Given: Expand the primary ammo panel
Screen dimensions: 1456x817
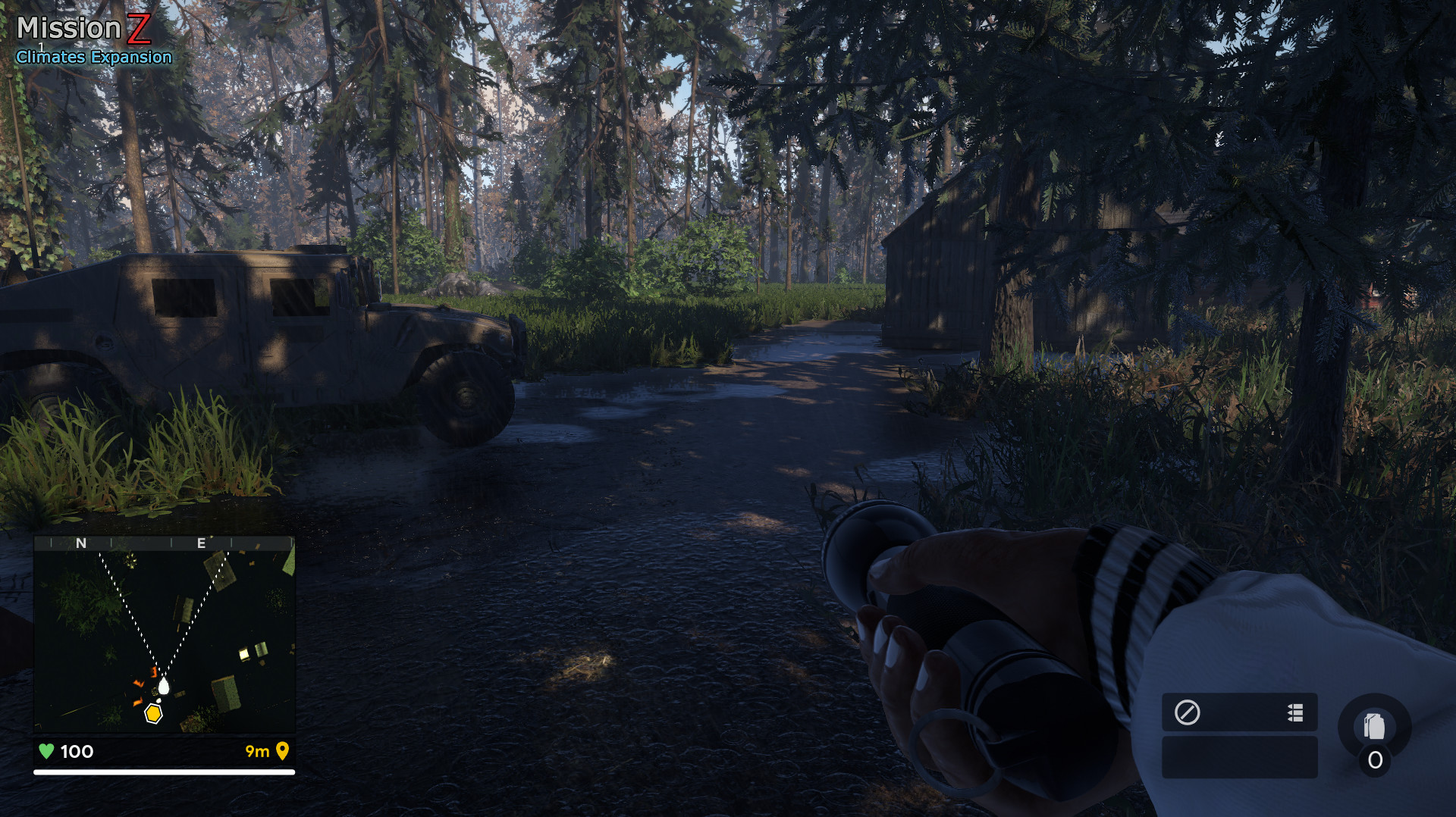Looking at the screenshot, I should tap(1241, 713).
